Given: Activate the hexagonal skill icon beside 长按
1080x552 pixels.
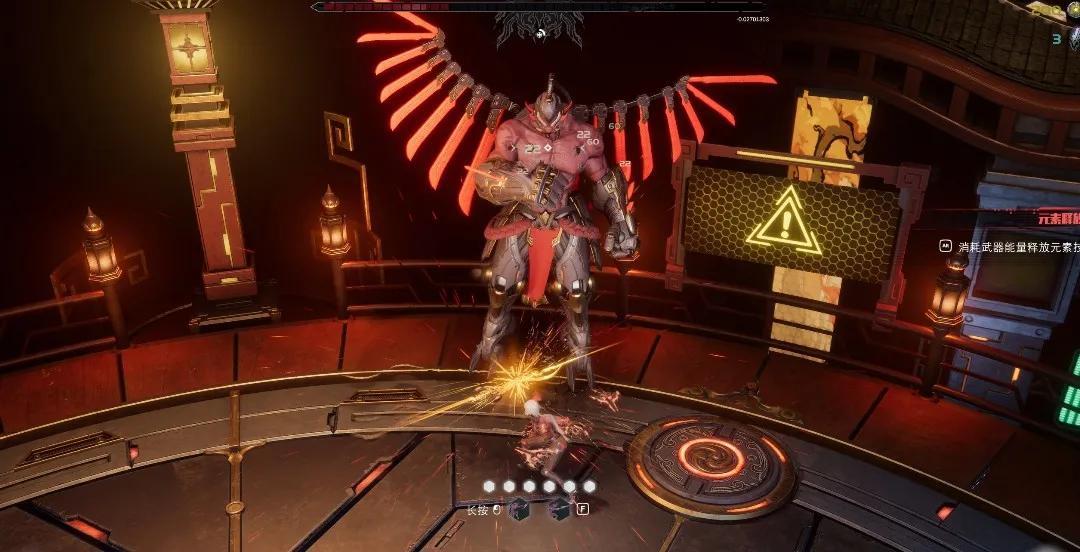Looking at the screenshot, I should 521,509.
